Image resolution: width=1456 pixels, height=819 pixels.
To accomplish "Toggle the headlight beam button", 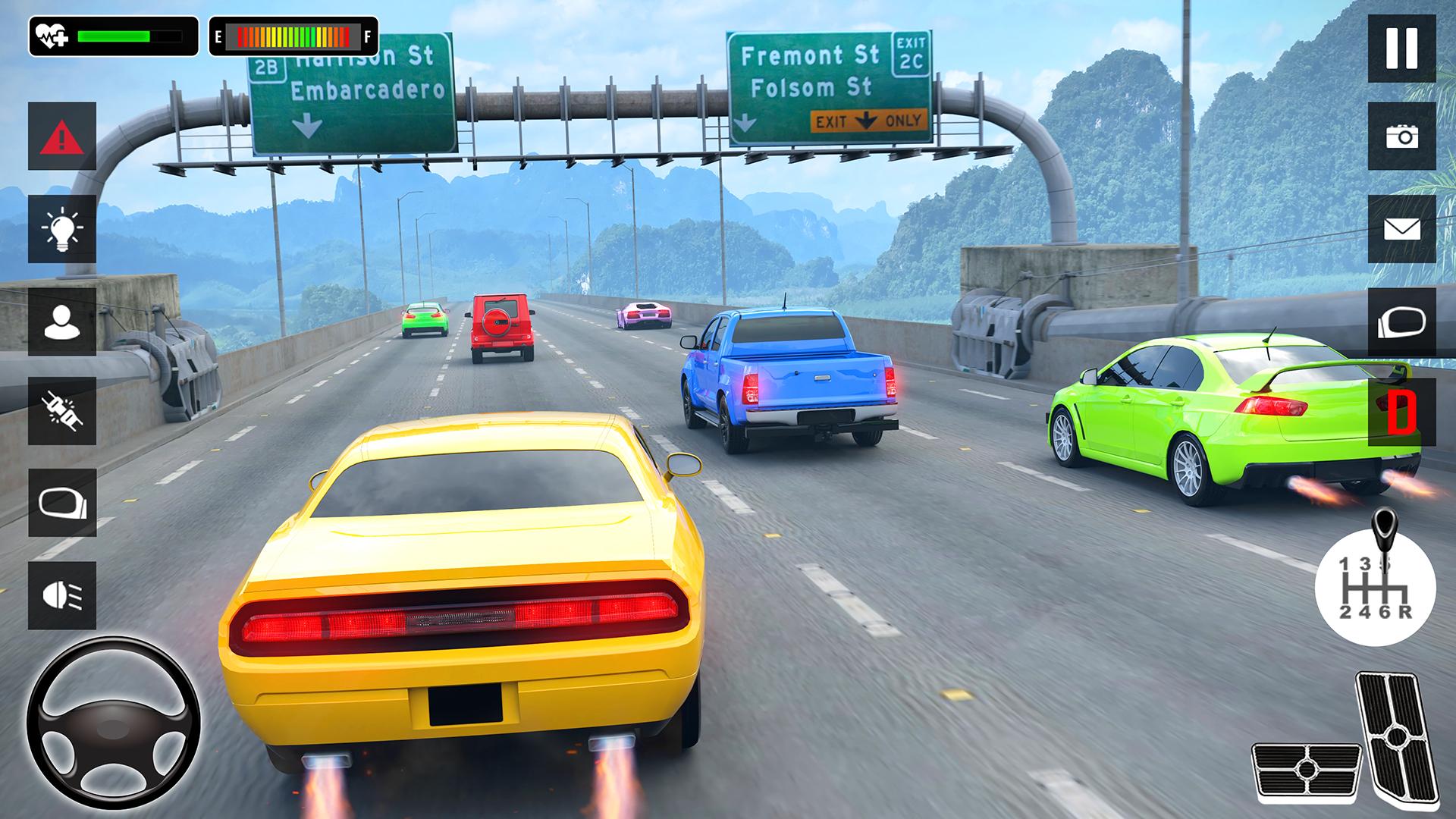I will pyautogui.click(x=62, y=595).
